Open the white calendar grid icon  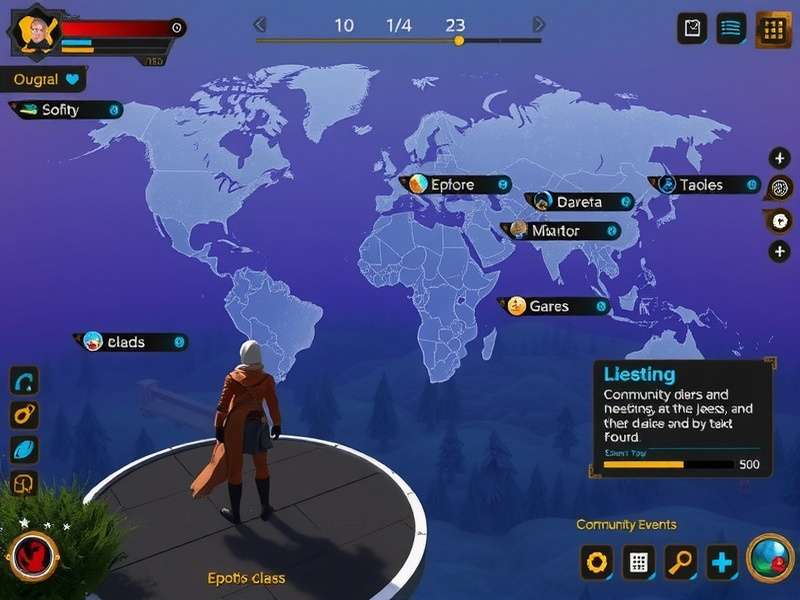(x=639, y=562)
